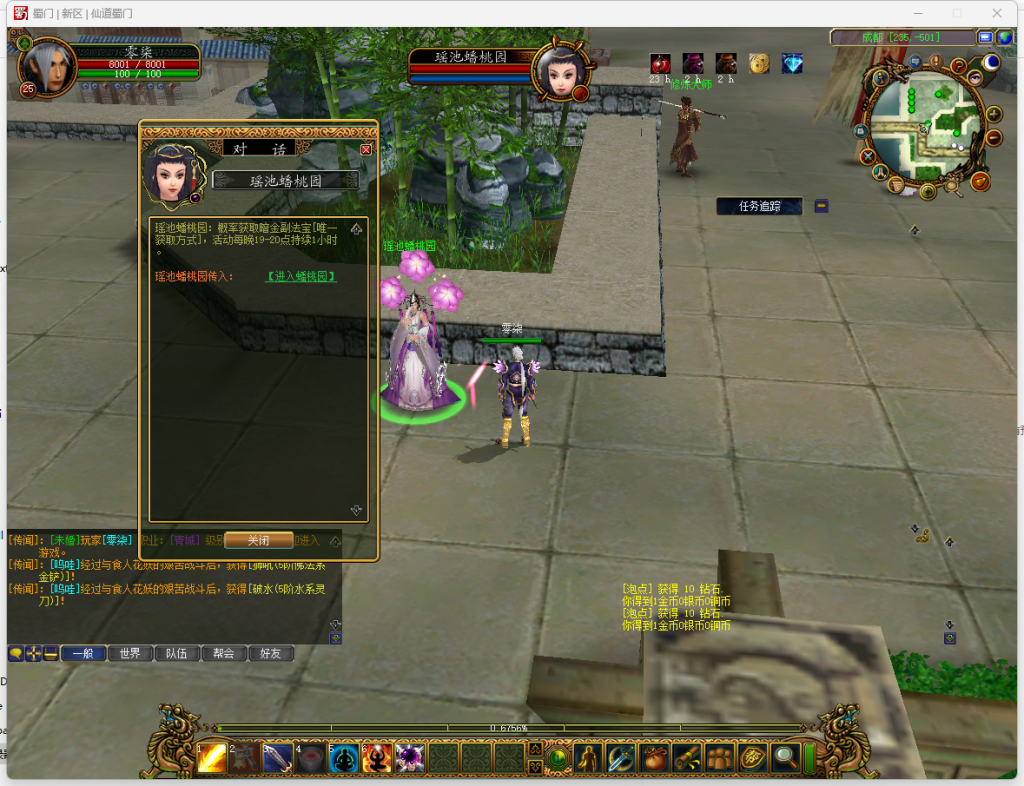Zoom out the minimap with the minus button
Image resolution: width=1024 pixels, height=786 pixels.
click(994, 138)
